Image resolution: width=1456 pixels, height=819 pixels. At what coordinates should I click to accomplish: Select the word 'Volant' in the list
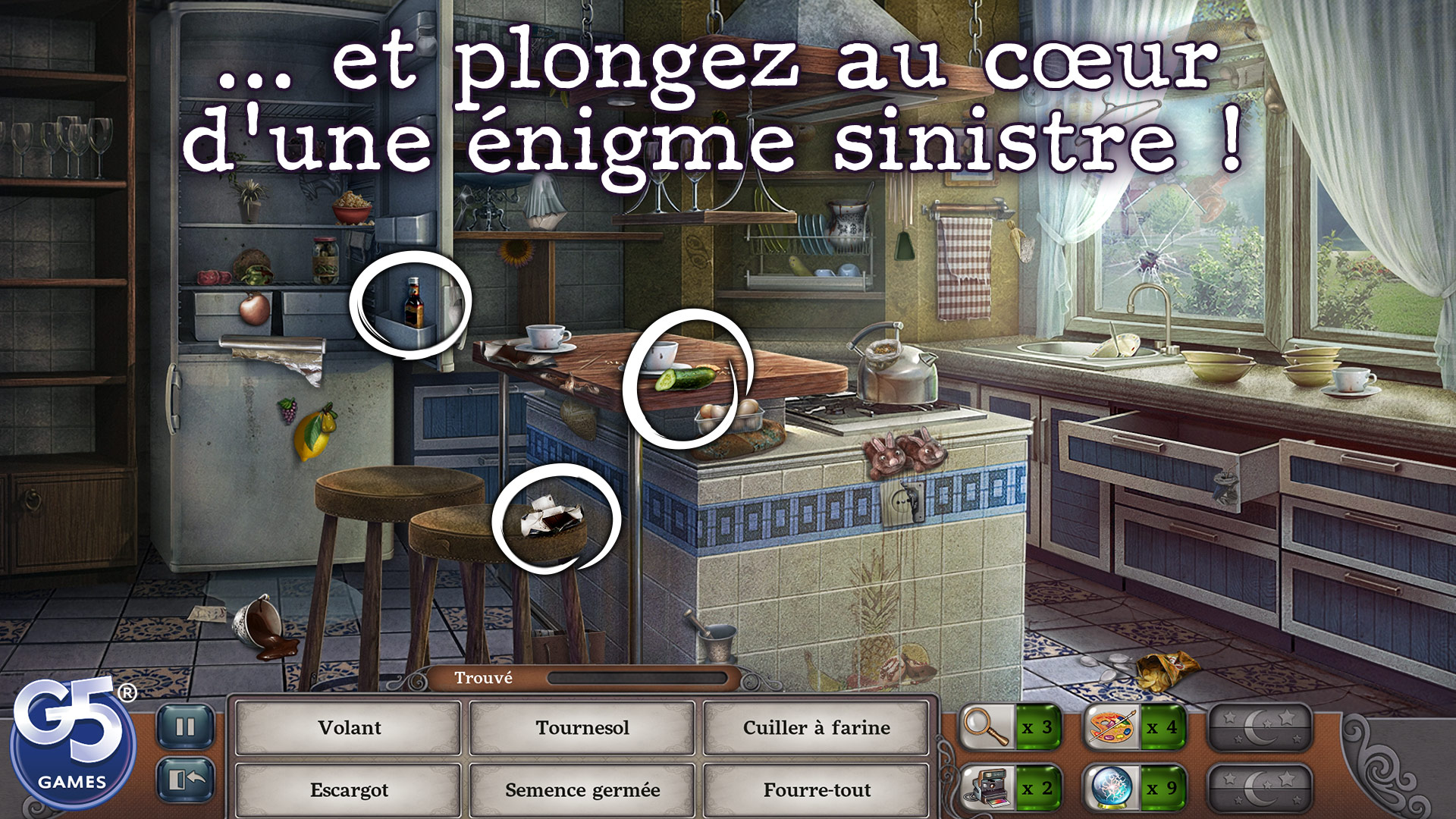348,729
